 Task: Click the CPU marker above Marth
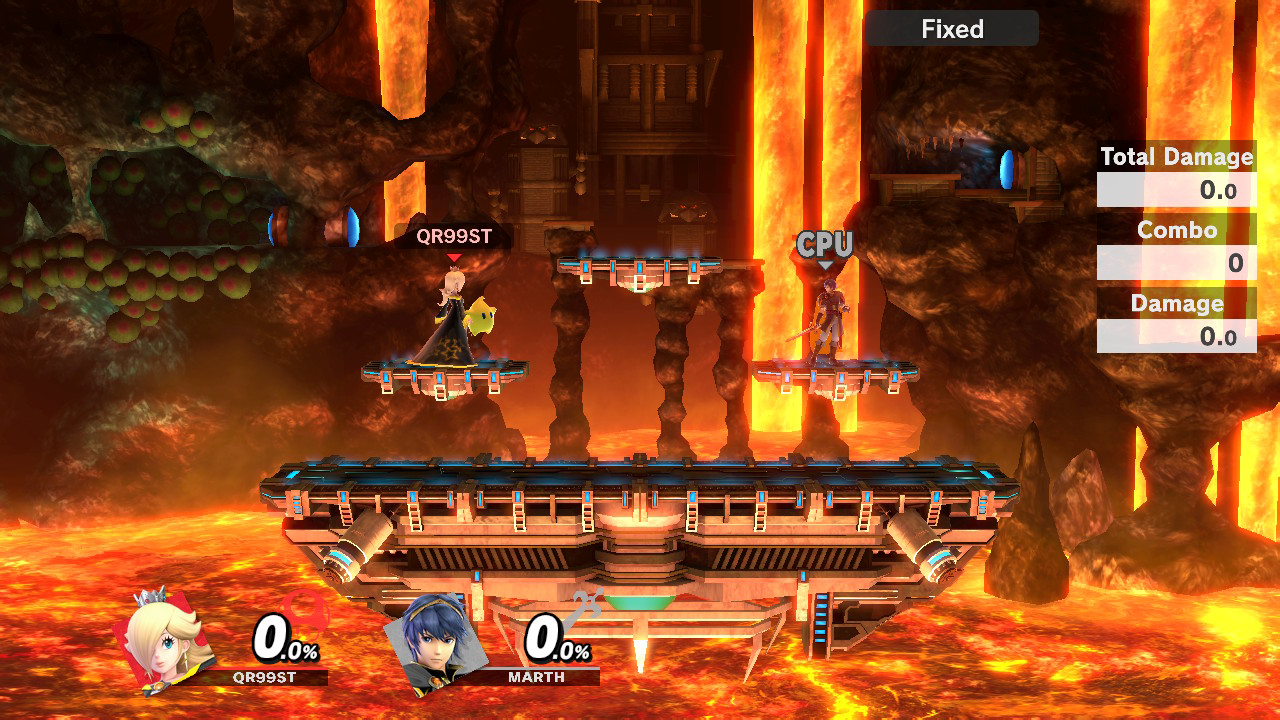824,245
